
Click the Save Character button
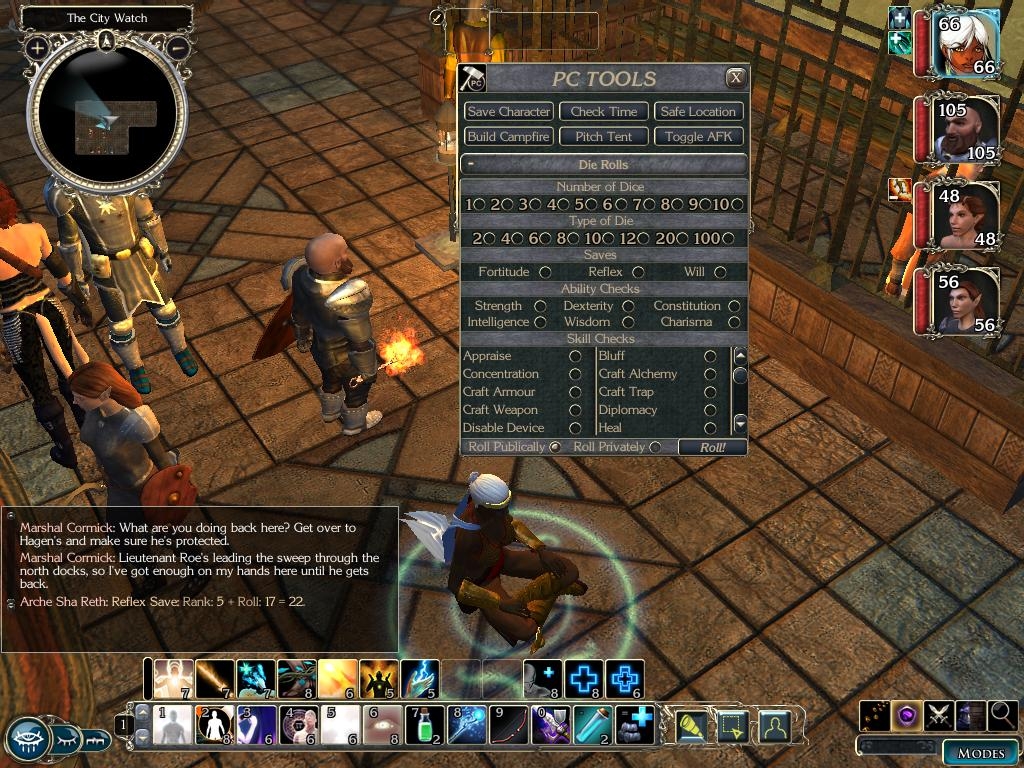click(x=508, y=111)
